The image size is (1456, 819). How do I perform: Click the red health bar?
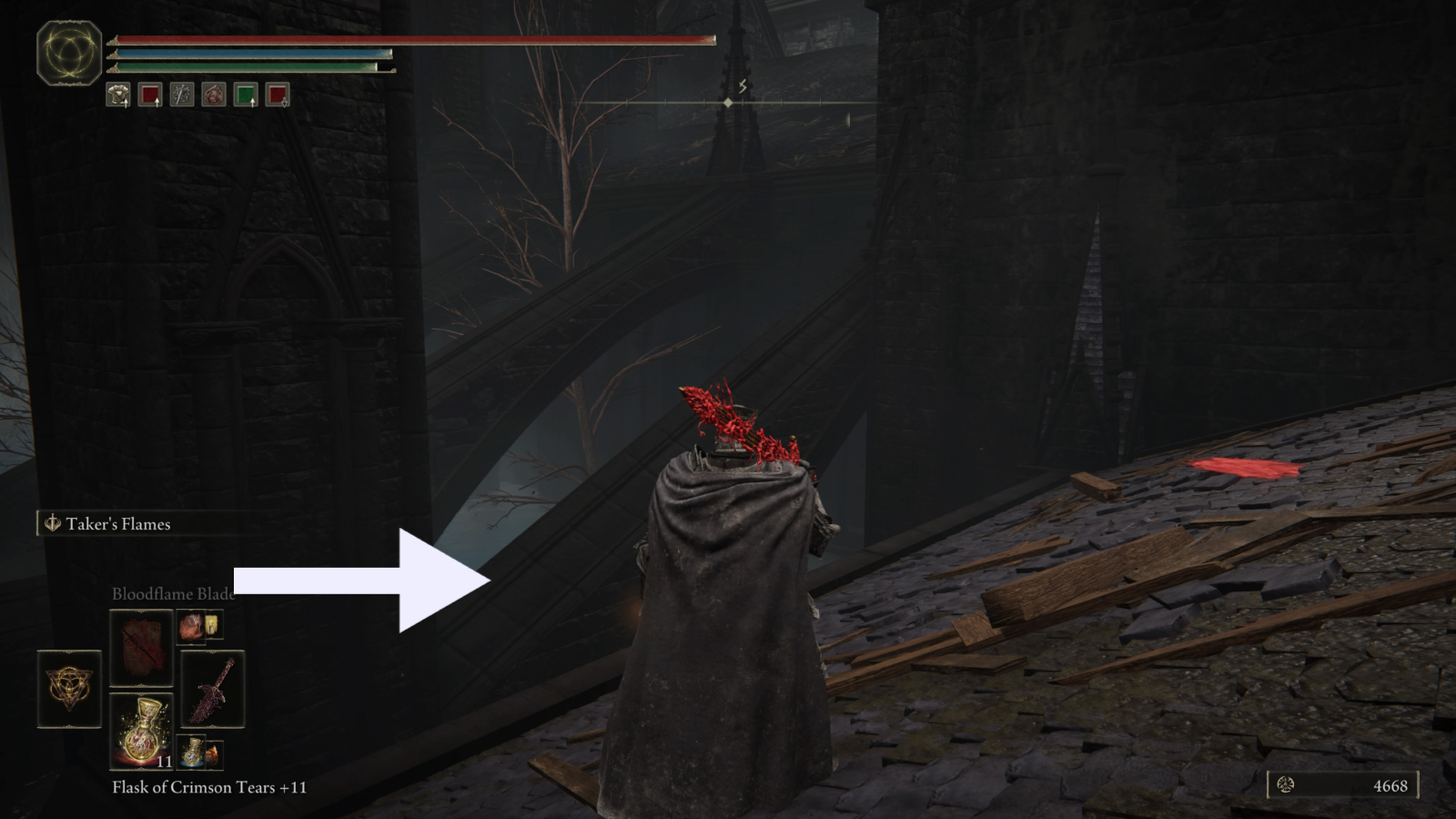[409, 40]
